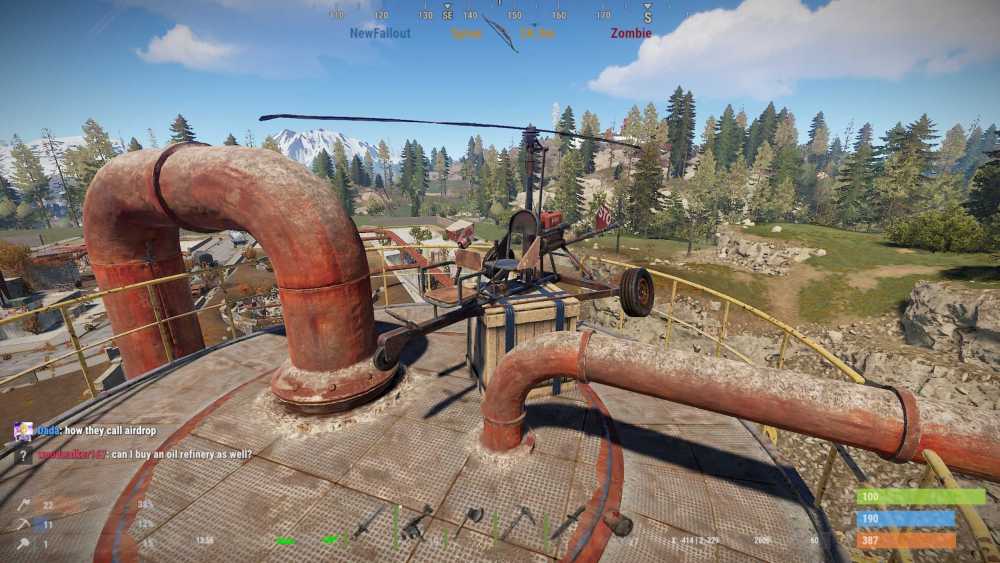This screenshot has height=563, width=1000.
Task: Equip the gun from the hotbar
Action: click(418, 522)
